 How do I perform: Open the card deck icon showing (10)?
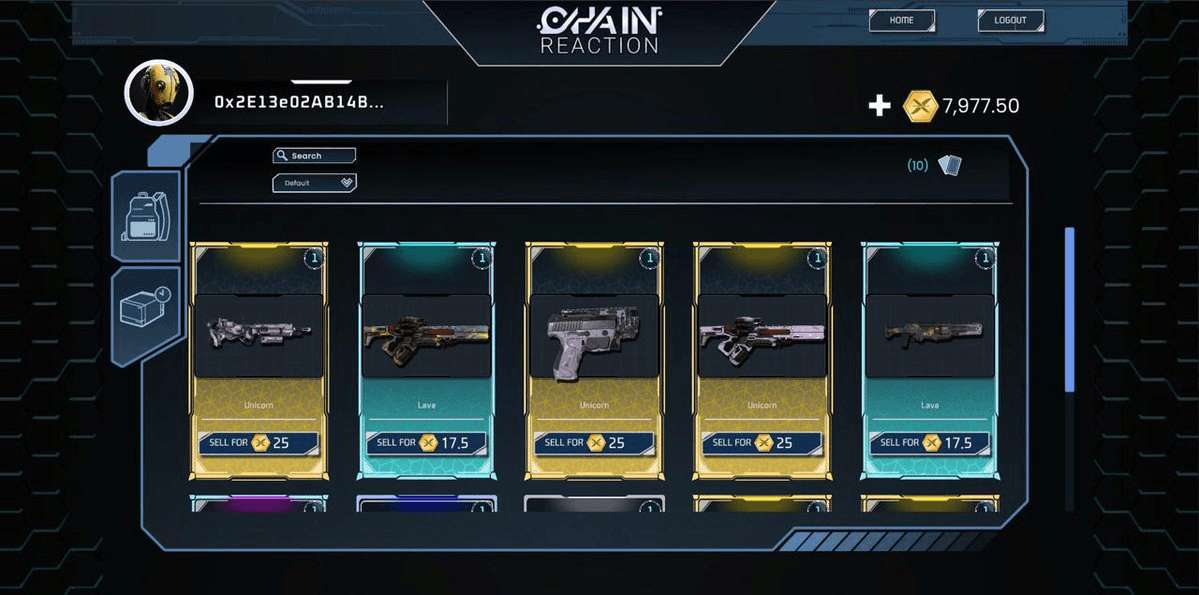click(949, 165)
